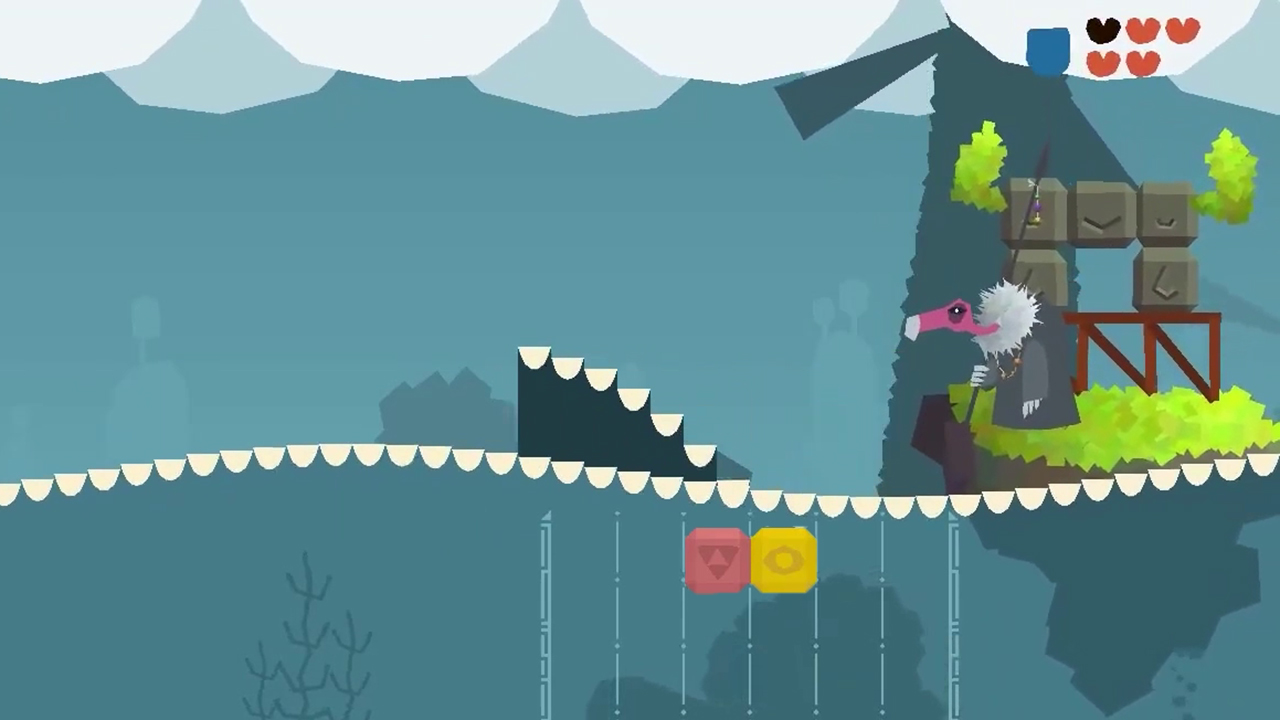Select the middle heart of the bottom row
1280x720 pixels.
(1143, 62)
